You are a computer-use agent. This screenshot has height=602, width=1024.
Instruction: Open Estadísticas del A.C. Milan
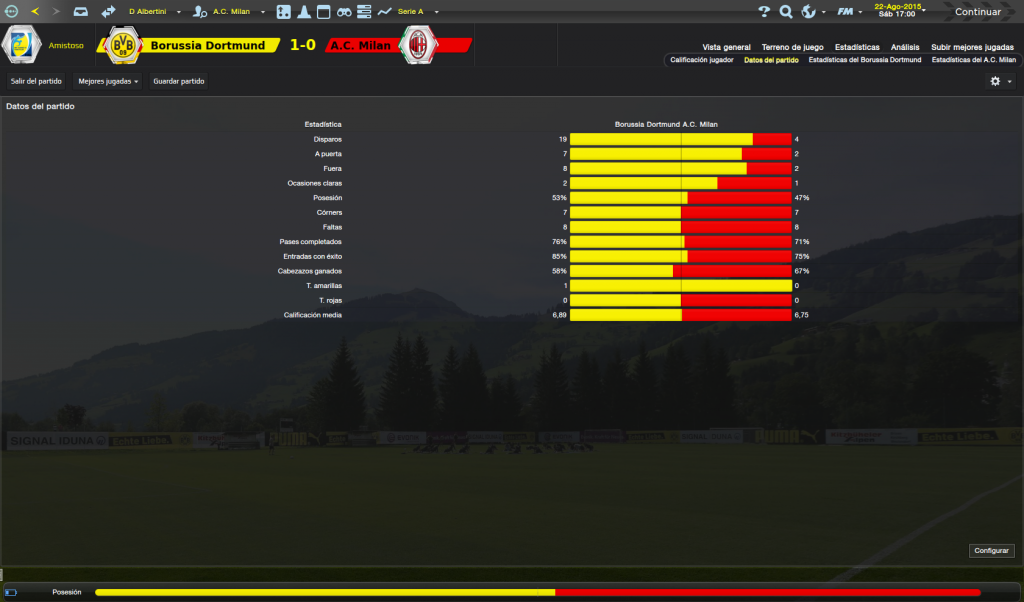point(973,60)
